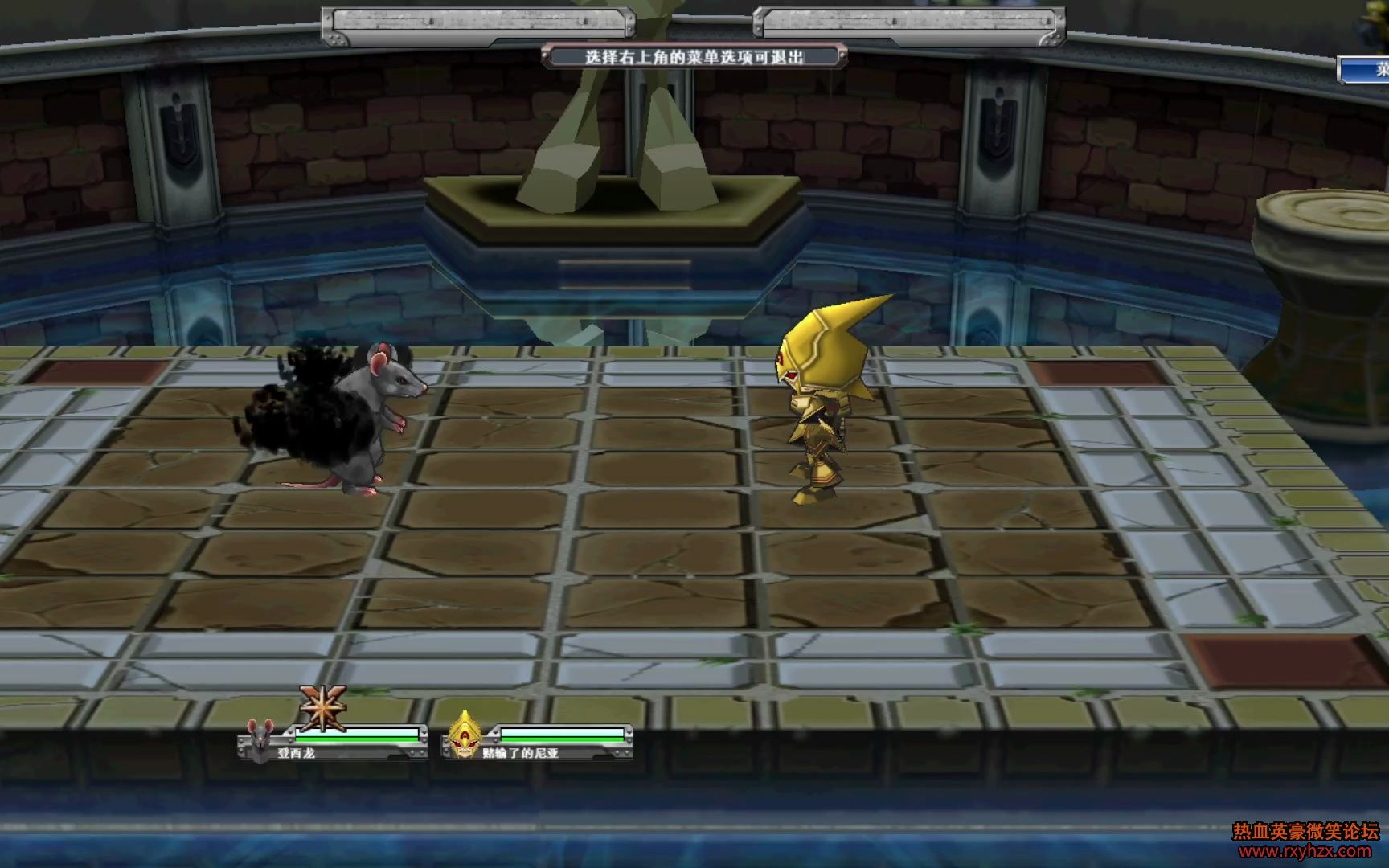Select the golden helmet portrait for 赌输了的尼亚
1389x868 pixels.
click(464, 735)
